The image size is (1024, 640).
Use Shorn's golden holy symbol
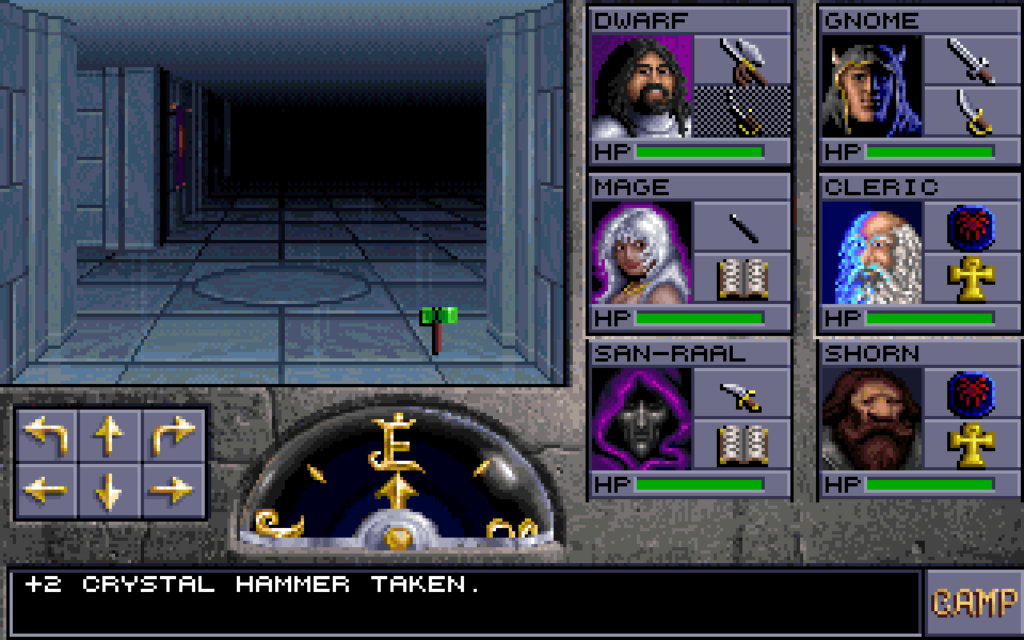tap(971, 446)
